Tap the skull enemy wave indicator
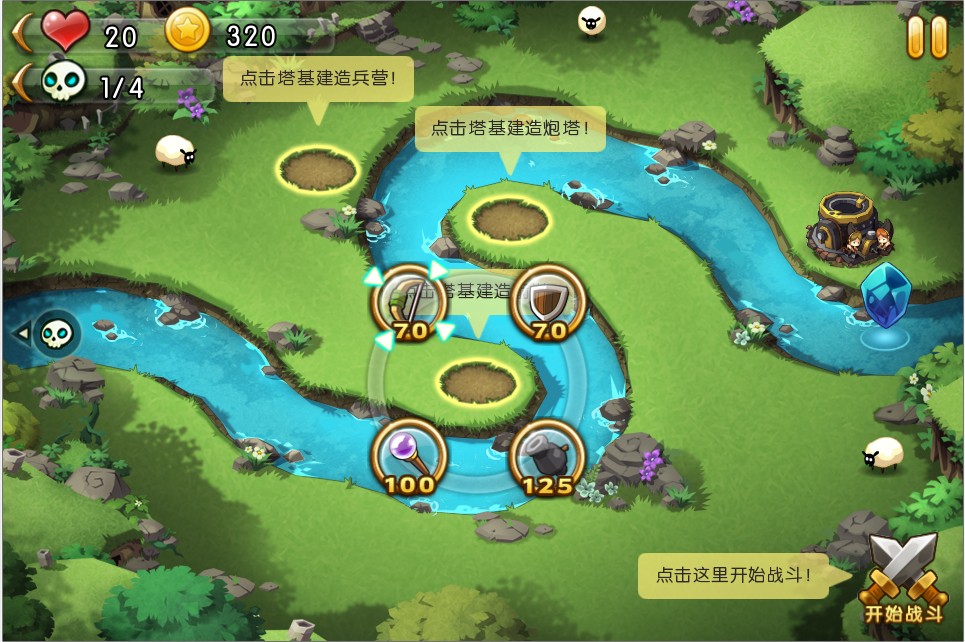This screenshot has width=965, height=642. pyautogui.click(x=56, y=333)
